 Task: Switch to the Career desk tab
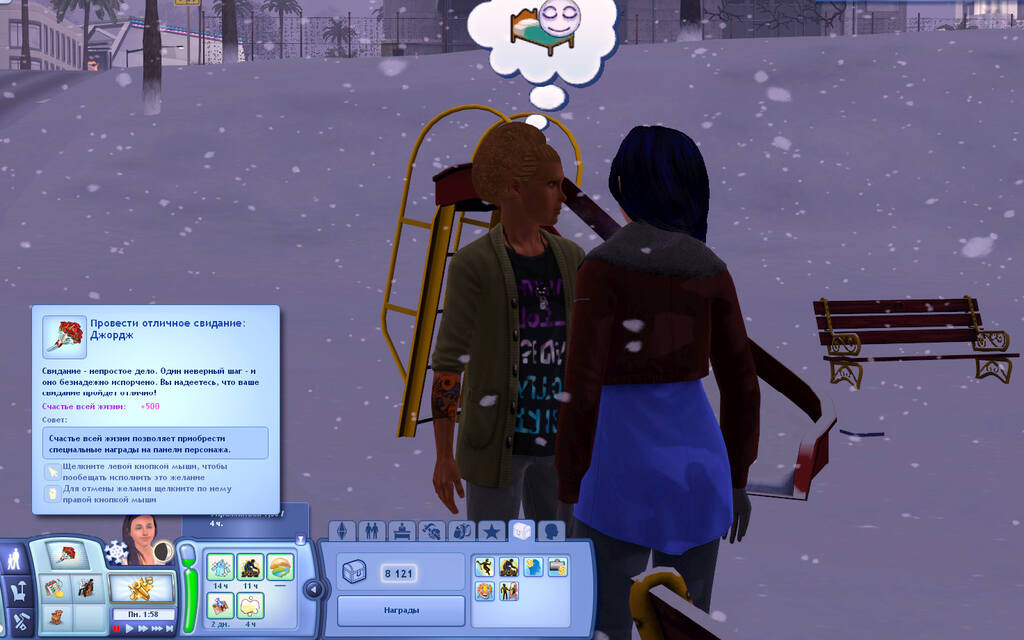pos(402,531)
